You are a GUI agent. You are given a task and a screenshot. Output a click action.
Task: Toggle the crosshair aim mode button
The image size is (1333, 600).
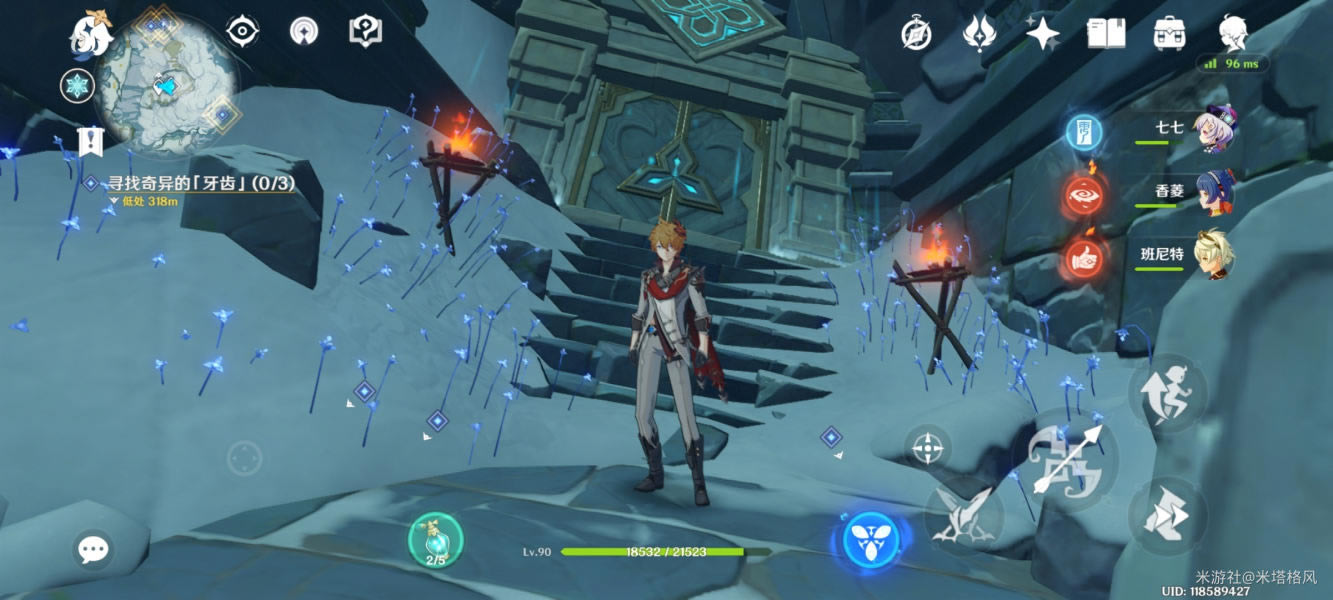point(928,447)
